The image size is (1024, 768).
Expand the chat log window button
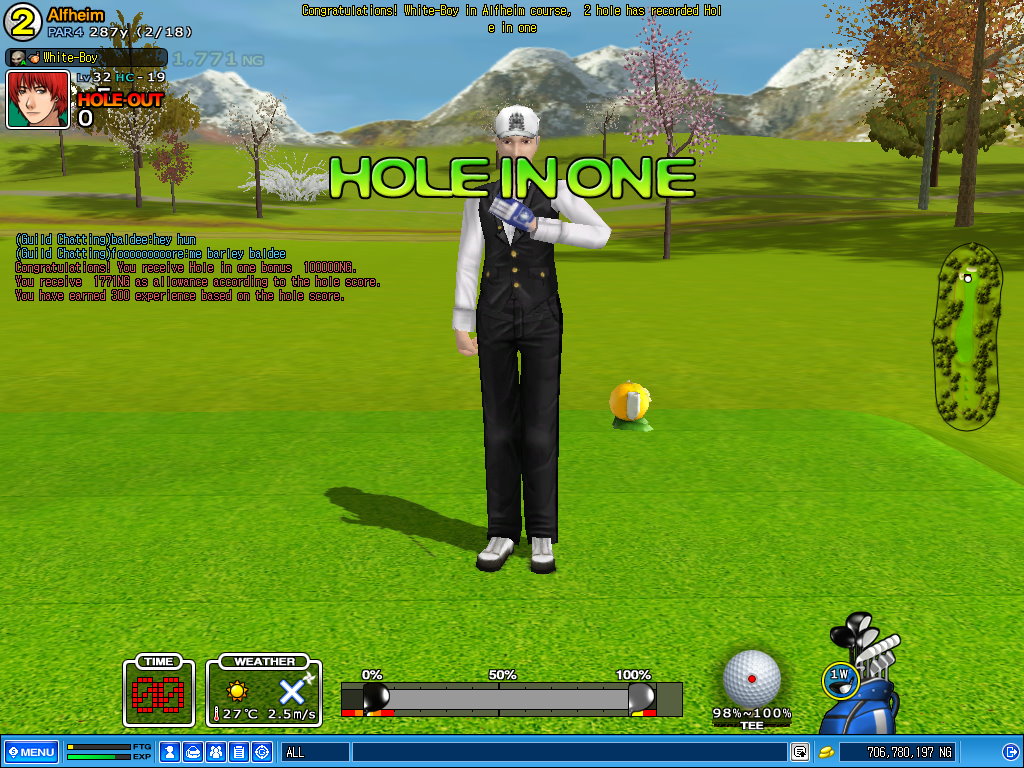[800, 752]
